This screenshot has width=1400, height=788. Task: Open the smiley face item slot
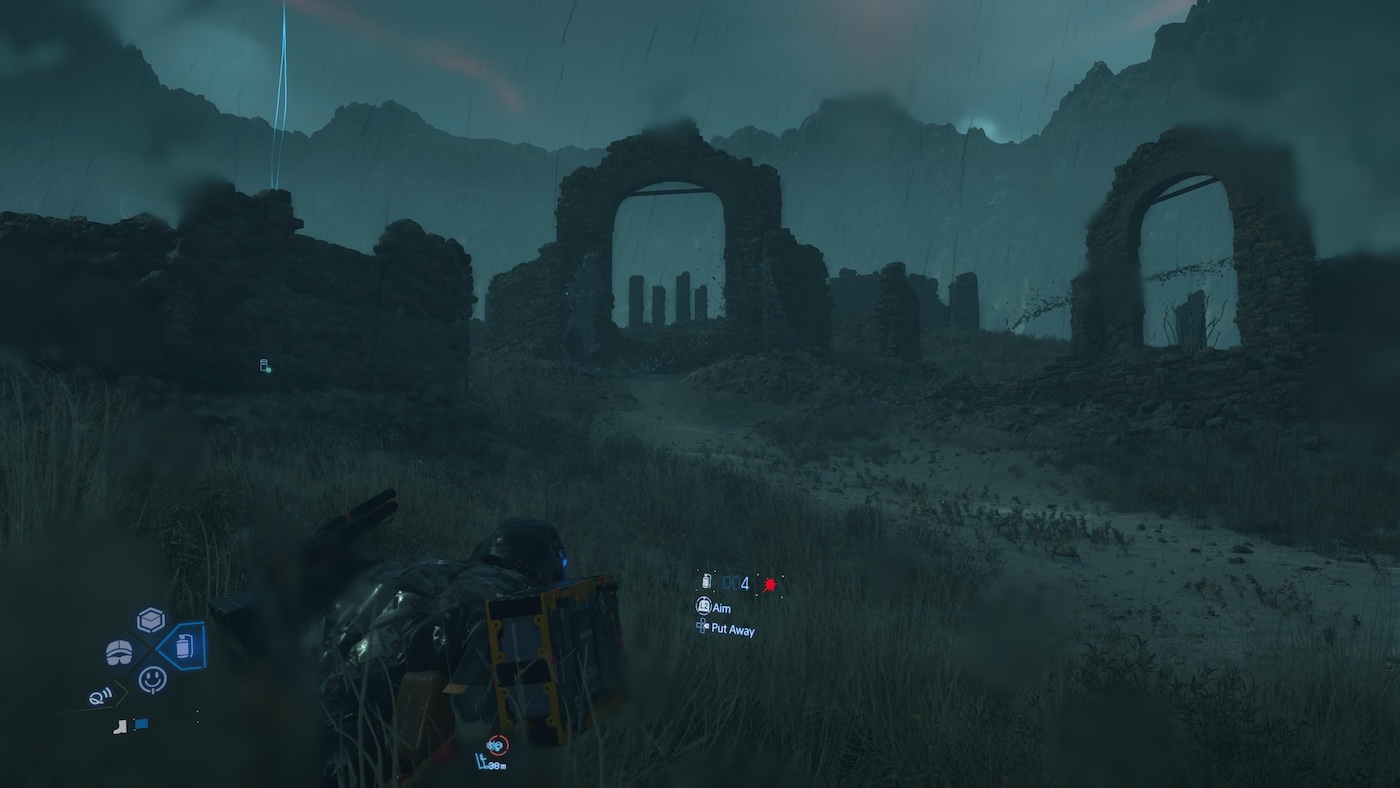152,680
